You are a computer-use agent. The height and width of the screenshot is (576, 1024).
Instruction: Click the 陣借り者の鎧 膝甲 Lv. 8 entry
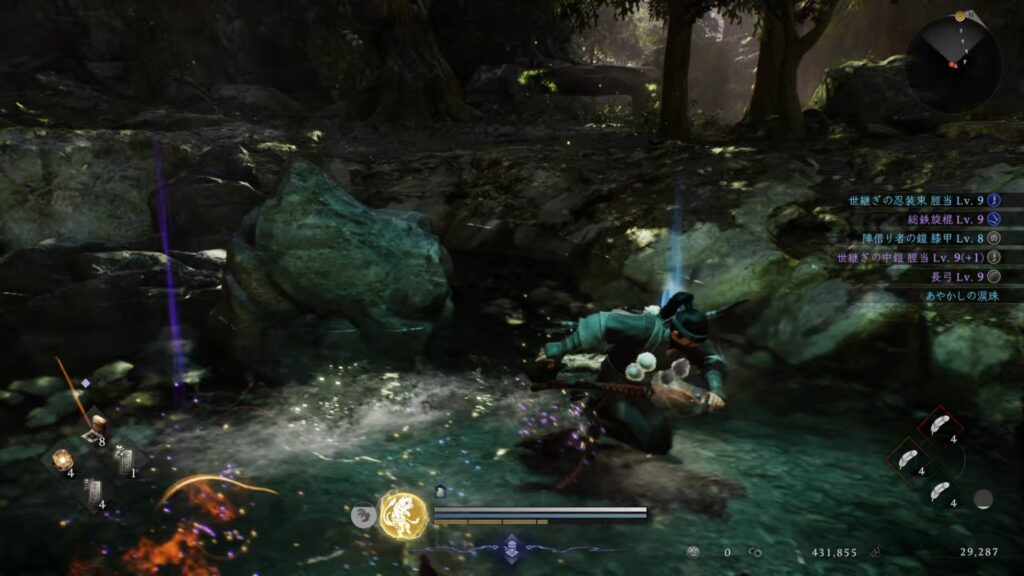pyautogui.click(x=916, y=238)
